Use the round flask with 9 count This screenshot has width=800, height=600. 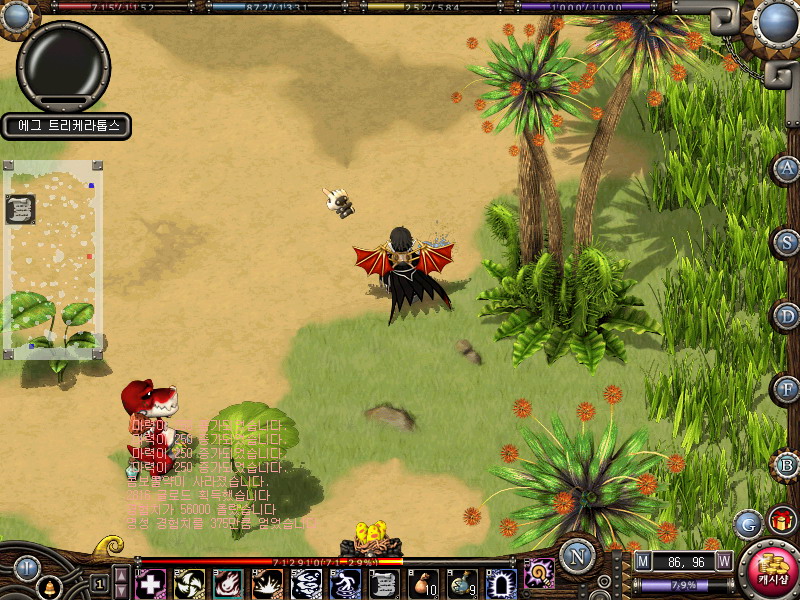click(463, 583)
